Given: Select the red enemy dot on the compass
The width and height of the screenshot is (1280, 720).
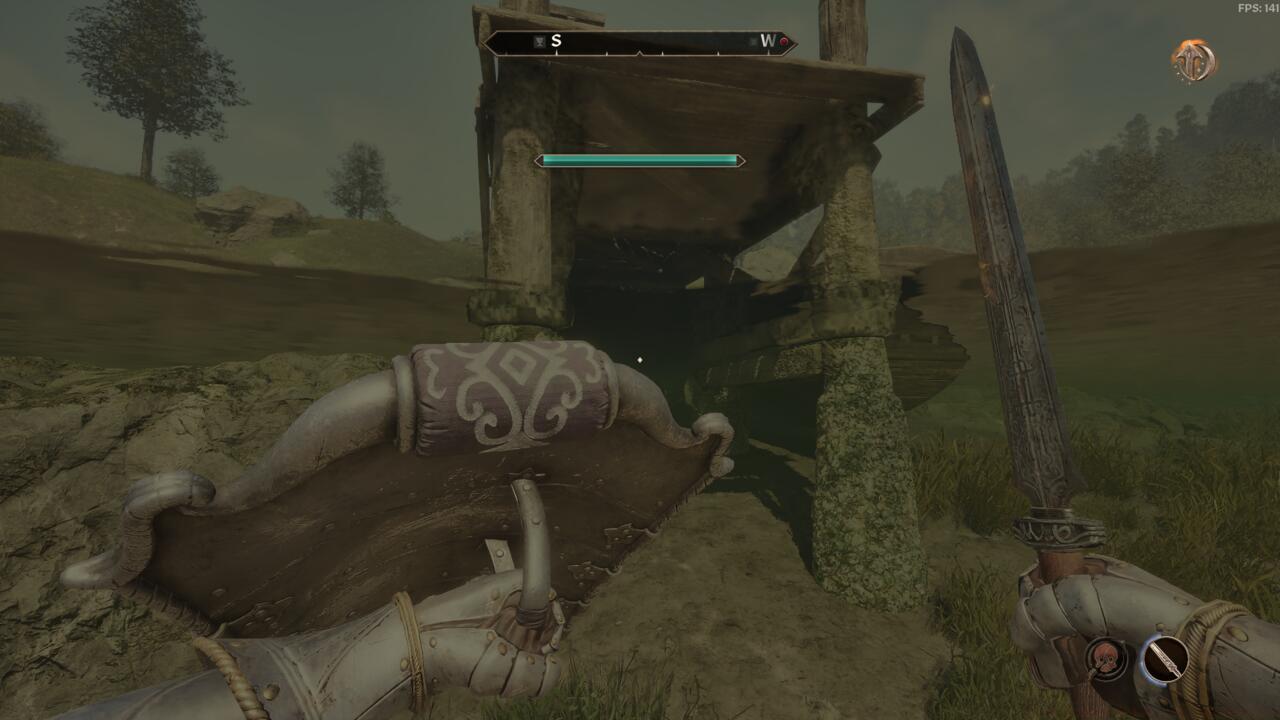Looking at the screenshot, I should point(784,42).
